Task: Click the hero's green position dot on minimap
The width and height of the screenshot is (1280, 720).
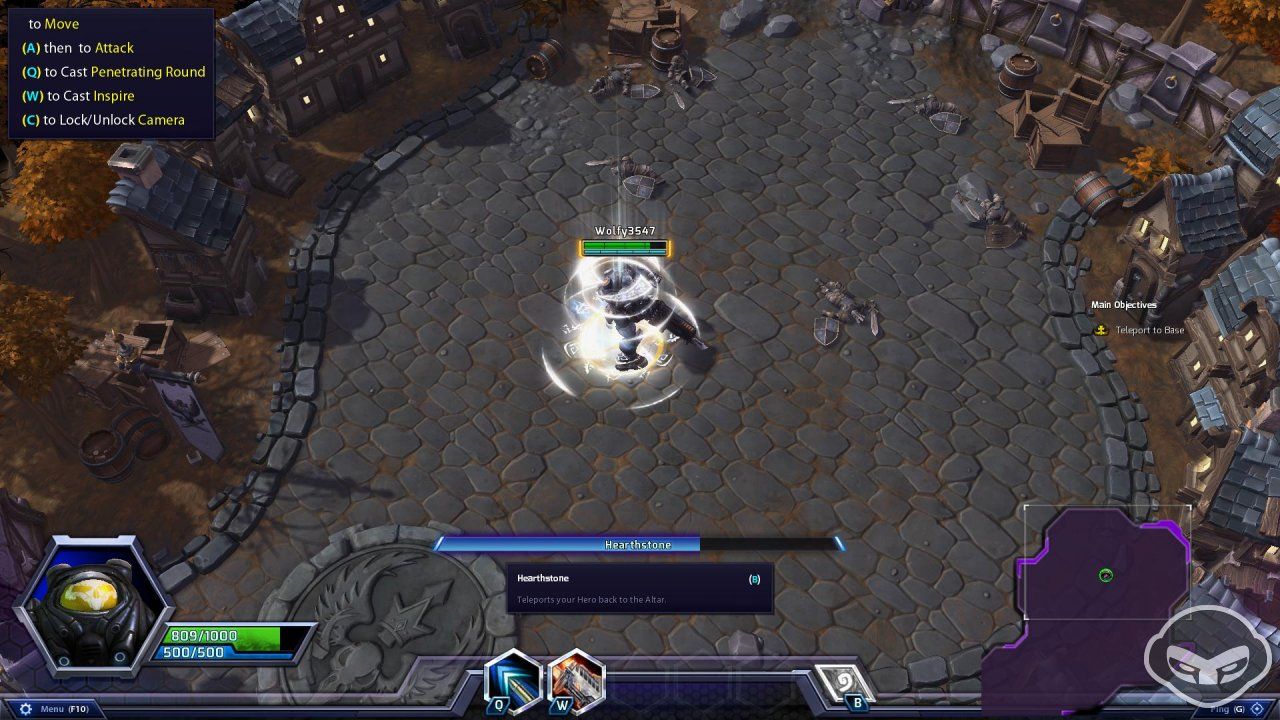Action: click(1104, 575)
